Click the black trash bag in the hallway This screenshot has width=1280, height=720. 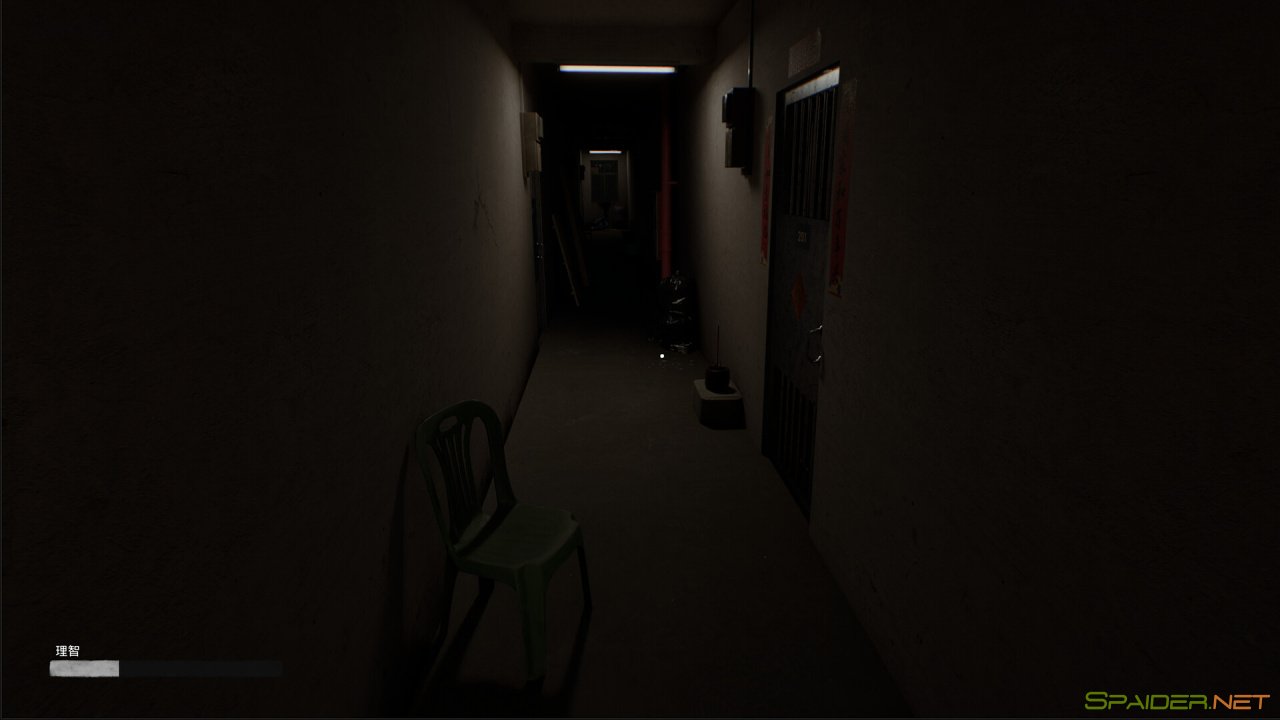coord(676,304)
